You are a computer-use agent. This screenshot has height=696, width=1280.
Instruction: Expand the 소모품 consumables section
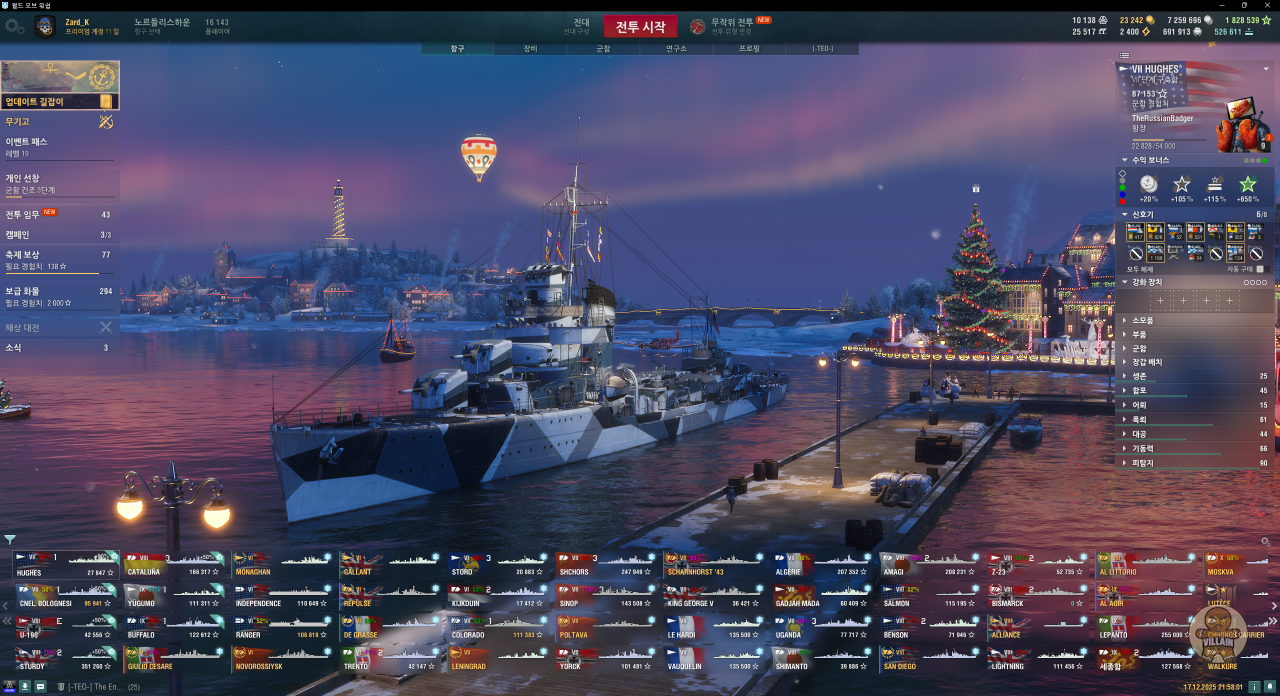(x=1142, y=320)
